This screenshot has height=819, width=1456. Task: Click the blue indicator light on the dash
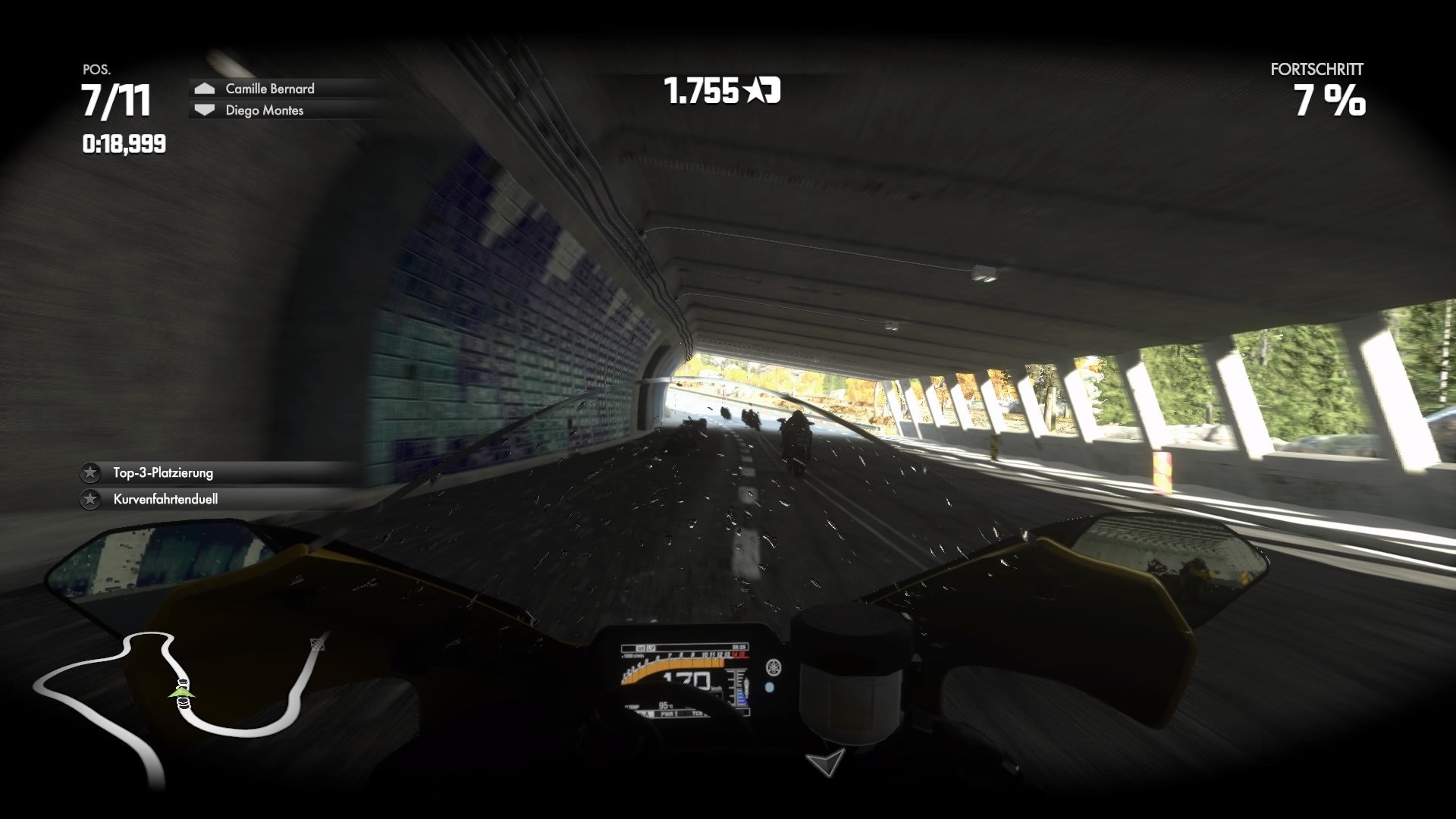(x=769, y=688)
